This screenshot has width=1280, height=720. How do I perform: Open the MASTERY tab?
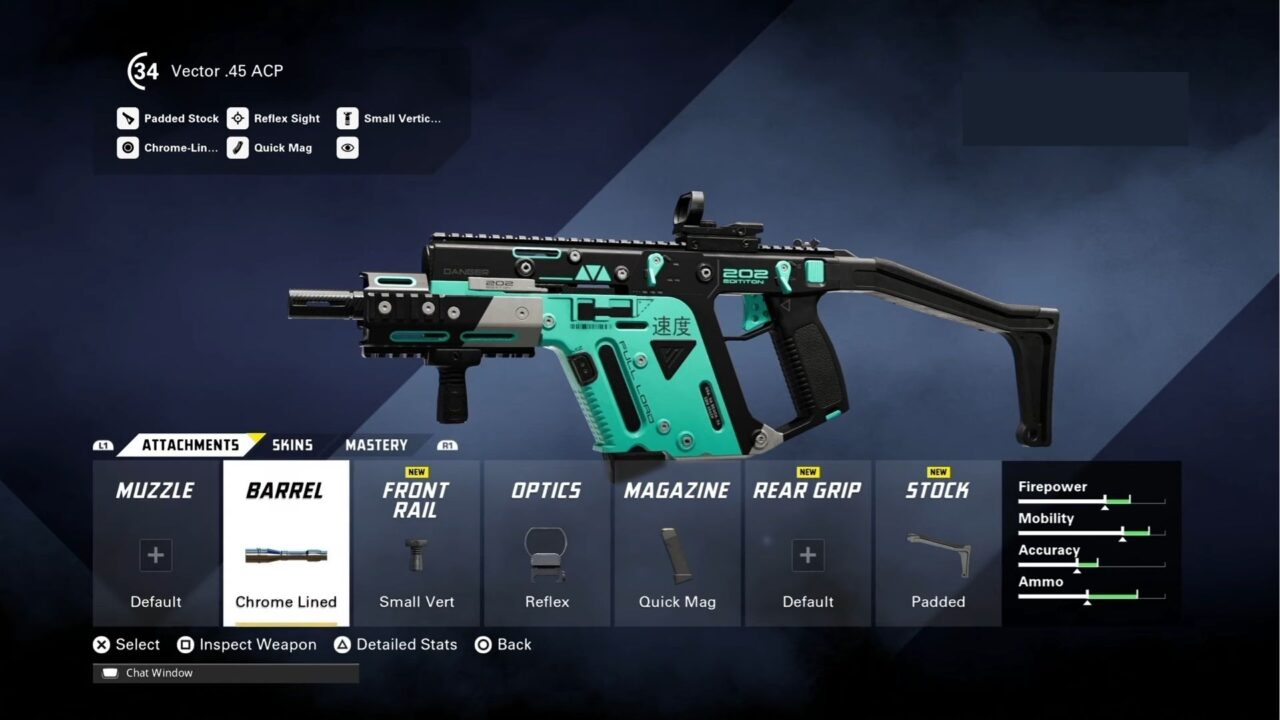(x=376, y=445)
